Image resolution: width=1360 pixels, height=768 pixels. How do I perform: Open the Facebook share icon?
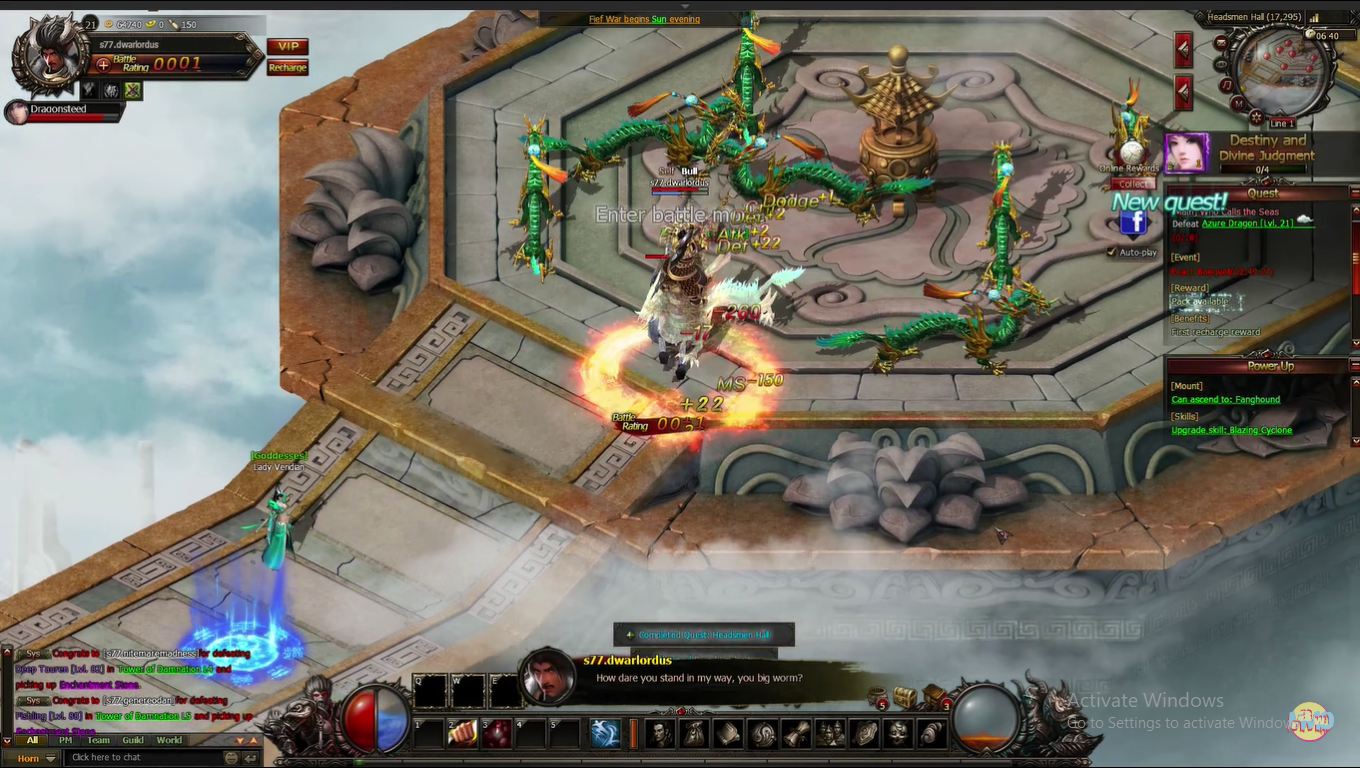tap(1134, 222)
